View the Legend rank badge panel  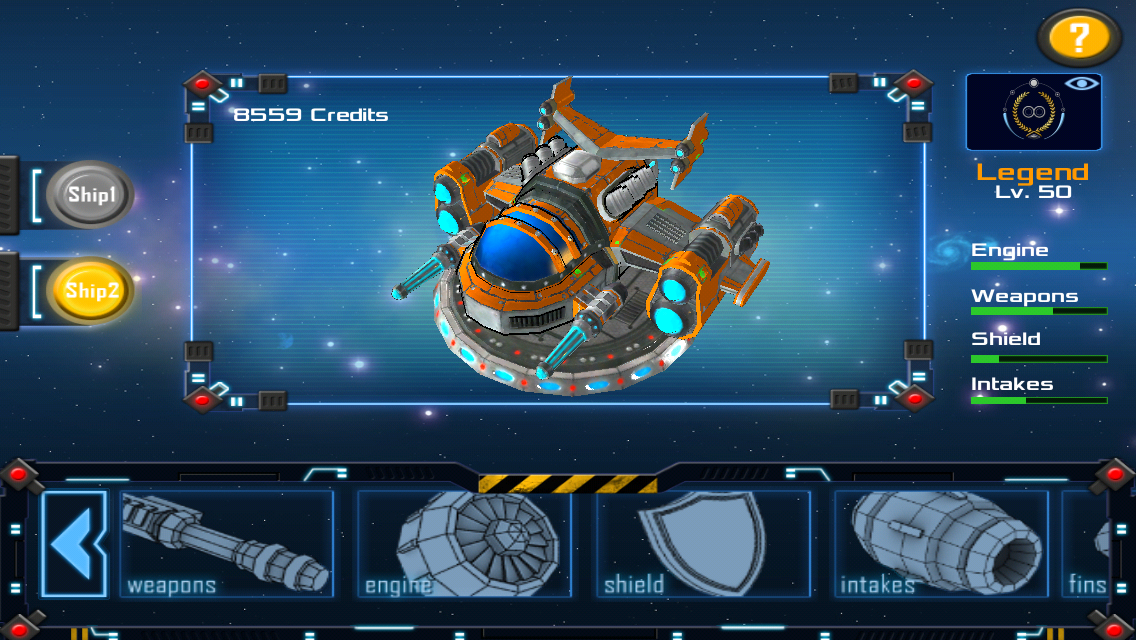[x=1033, y=112]
